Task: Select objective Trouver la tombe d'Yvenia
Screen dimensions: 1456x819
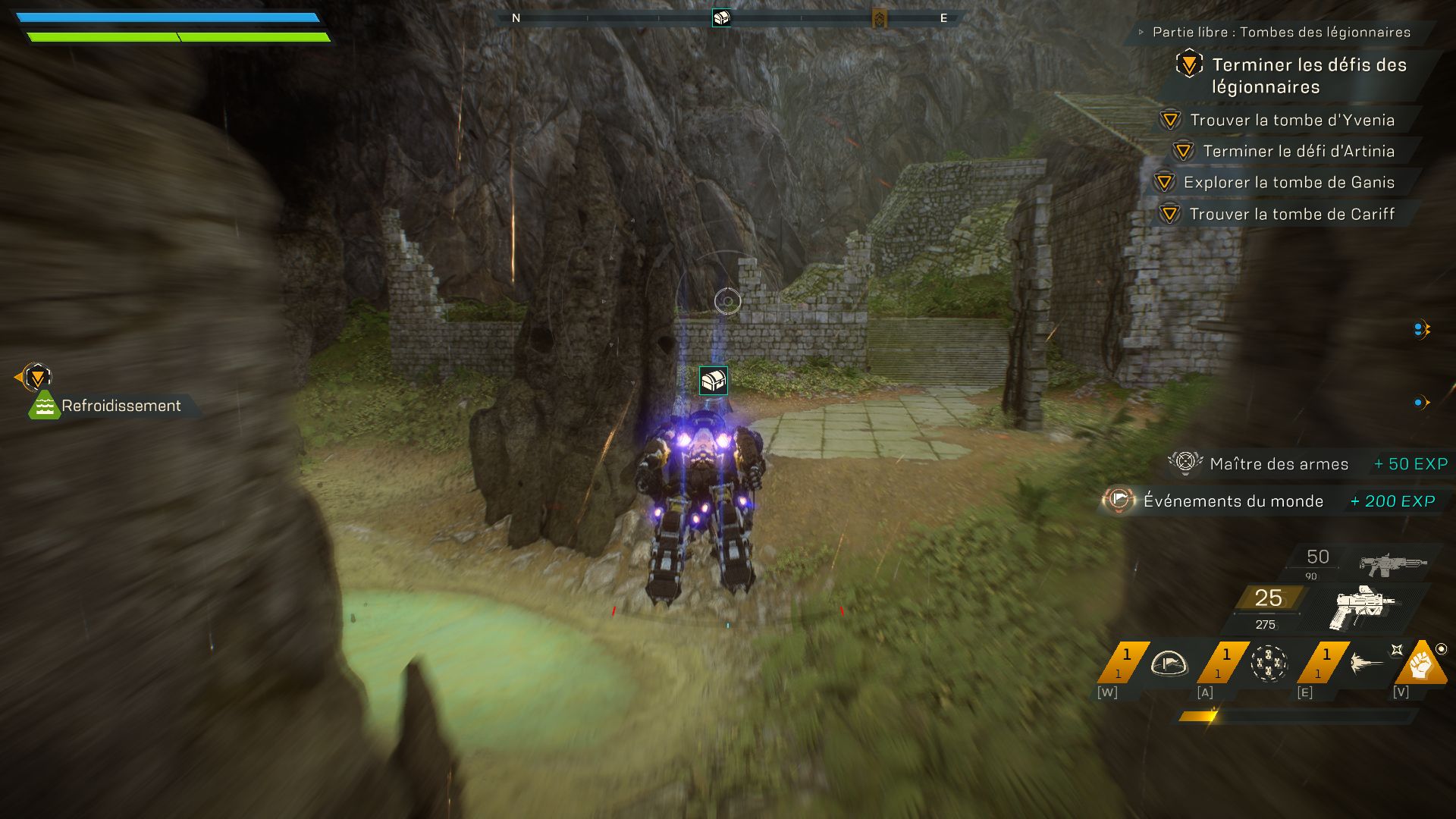Action: click(1291, 120)
